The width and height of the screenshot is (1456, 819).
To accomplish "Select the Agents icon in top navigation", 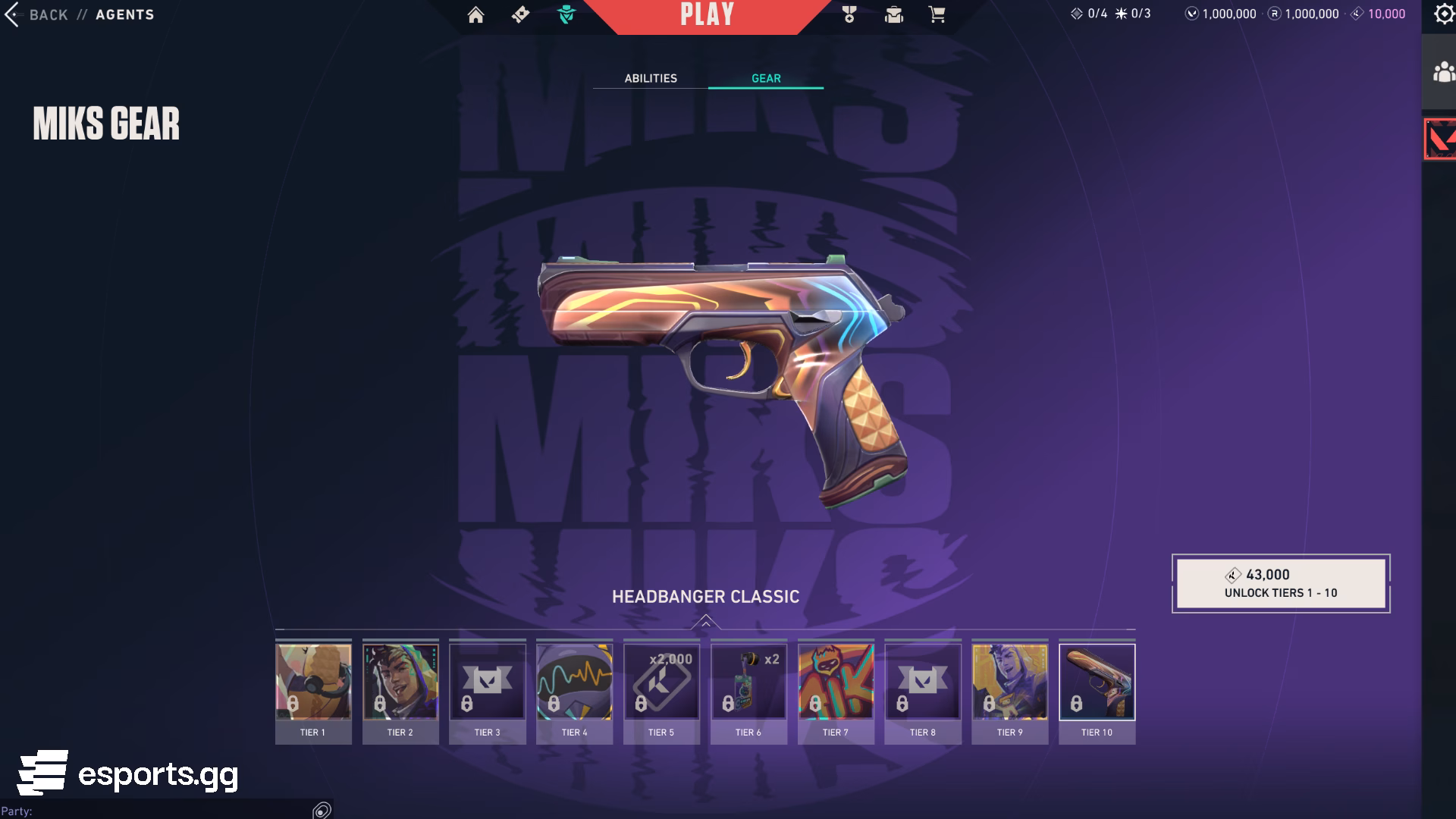I will [566, 13].
